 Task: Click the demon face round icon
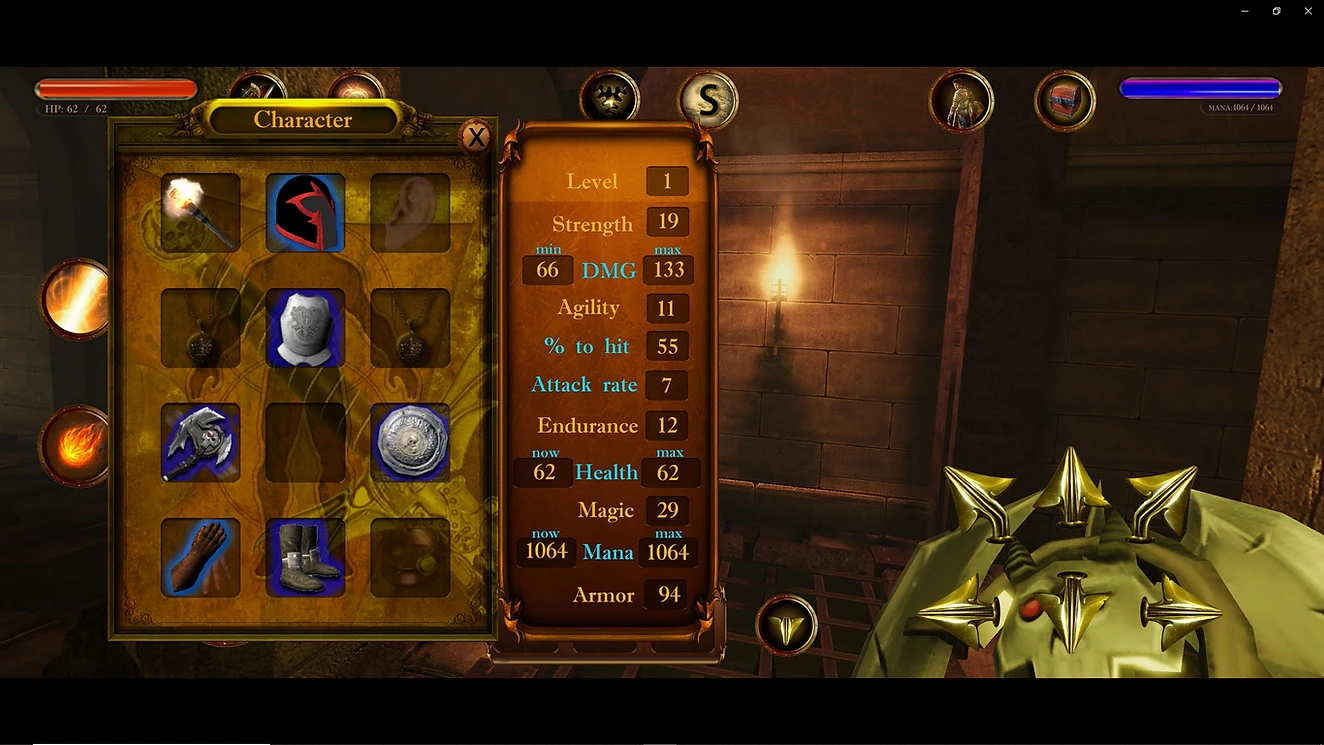point(609,98)
